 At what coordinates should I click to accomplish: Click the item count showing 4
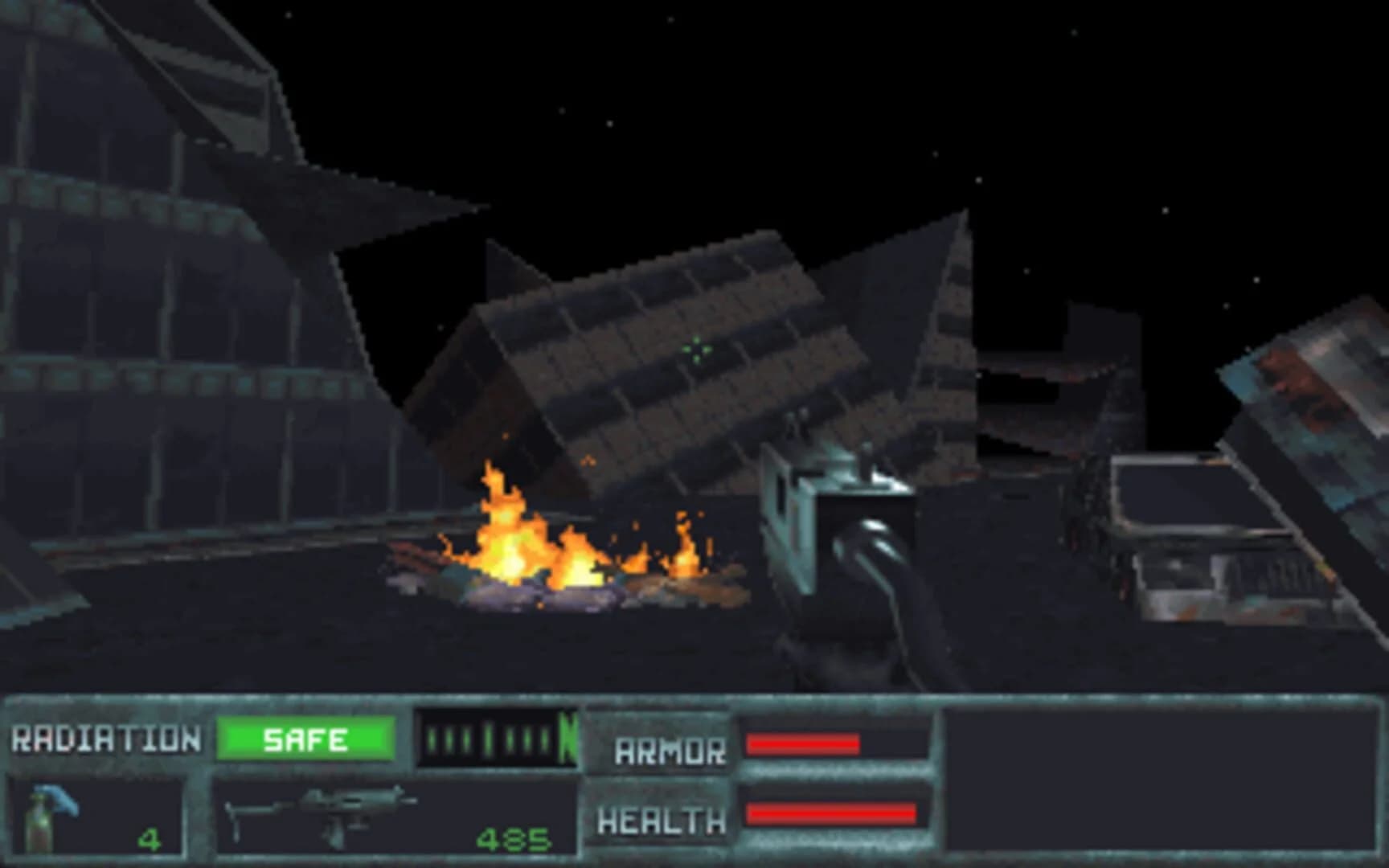click(x=149, y=840)
